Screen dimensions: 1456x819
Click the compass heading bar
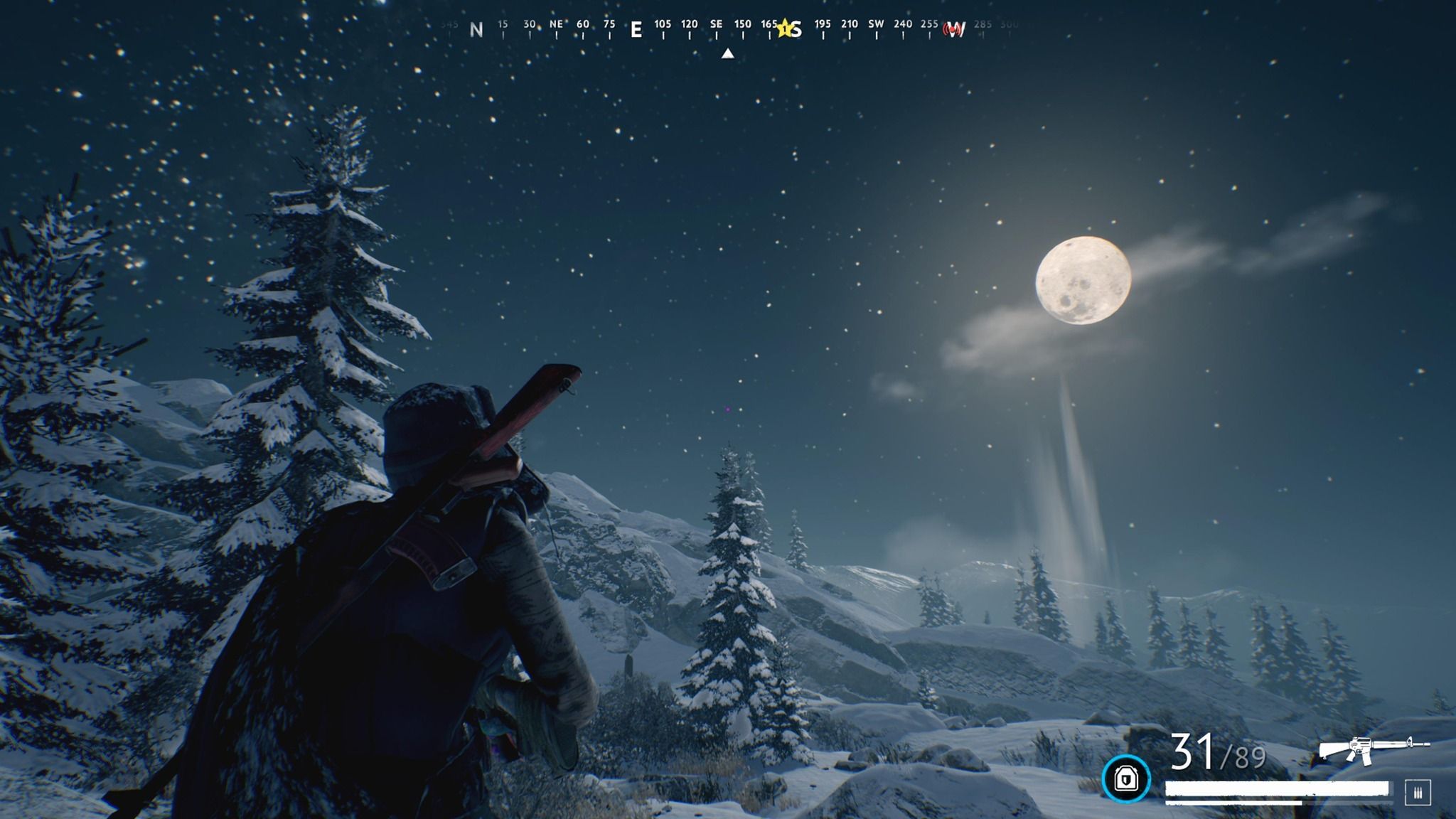727,28
